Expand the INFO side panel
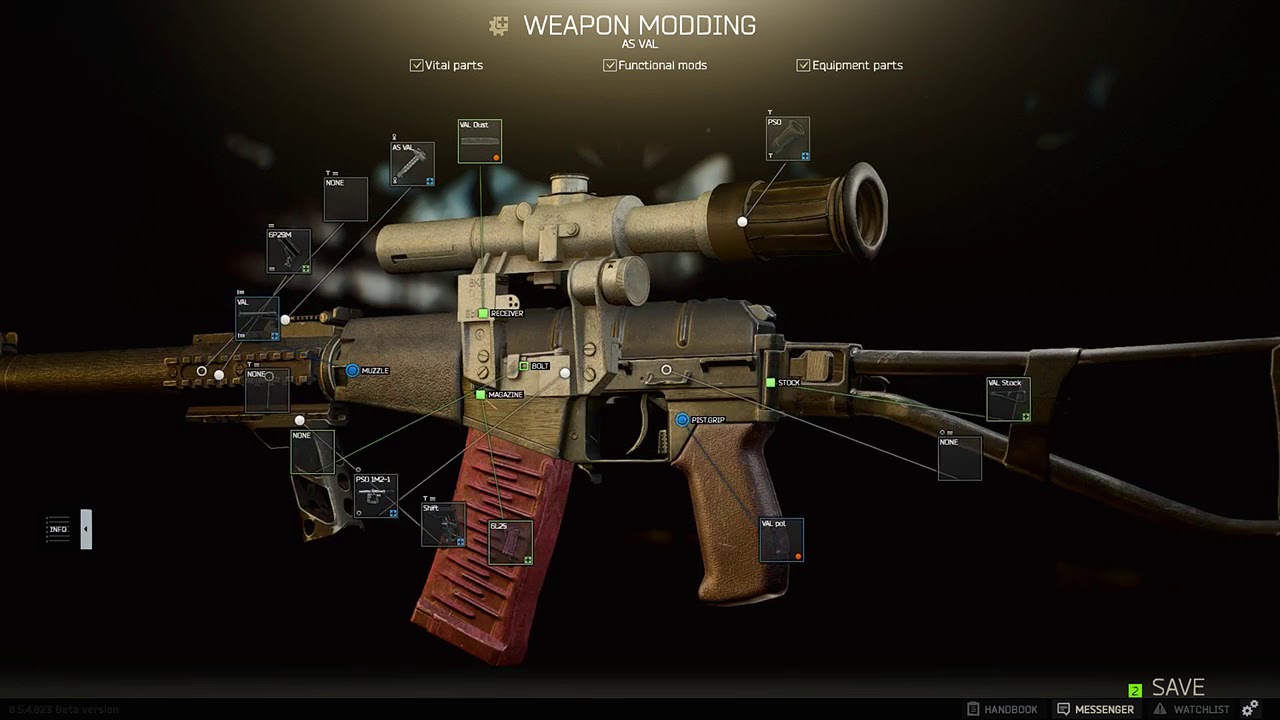The height and width of the screenshot is (720, 1280). click(x=86, y=529)
